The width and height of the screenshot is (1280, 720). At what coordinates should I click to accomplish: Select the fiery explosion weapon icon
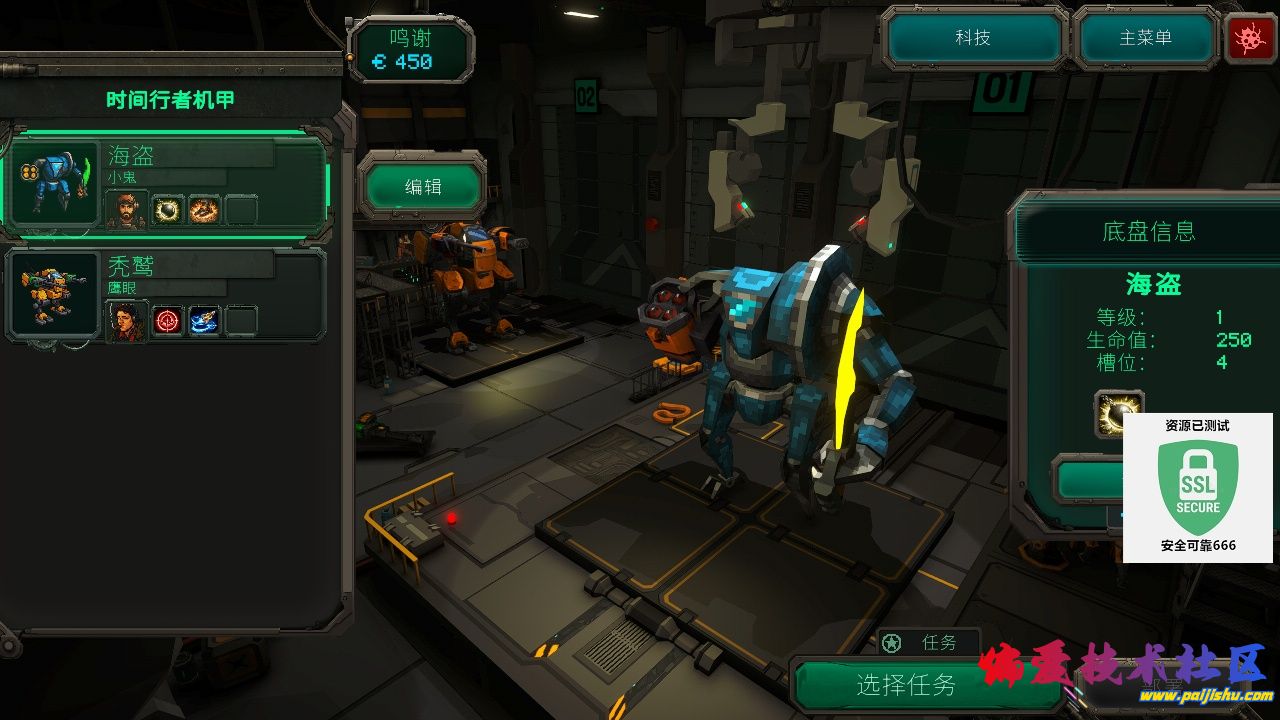pyautogui.click(x=204, y=210)
